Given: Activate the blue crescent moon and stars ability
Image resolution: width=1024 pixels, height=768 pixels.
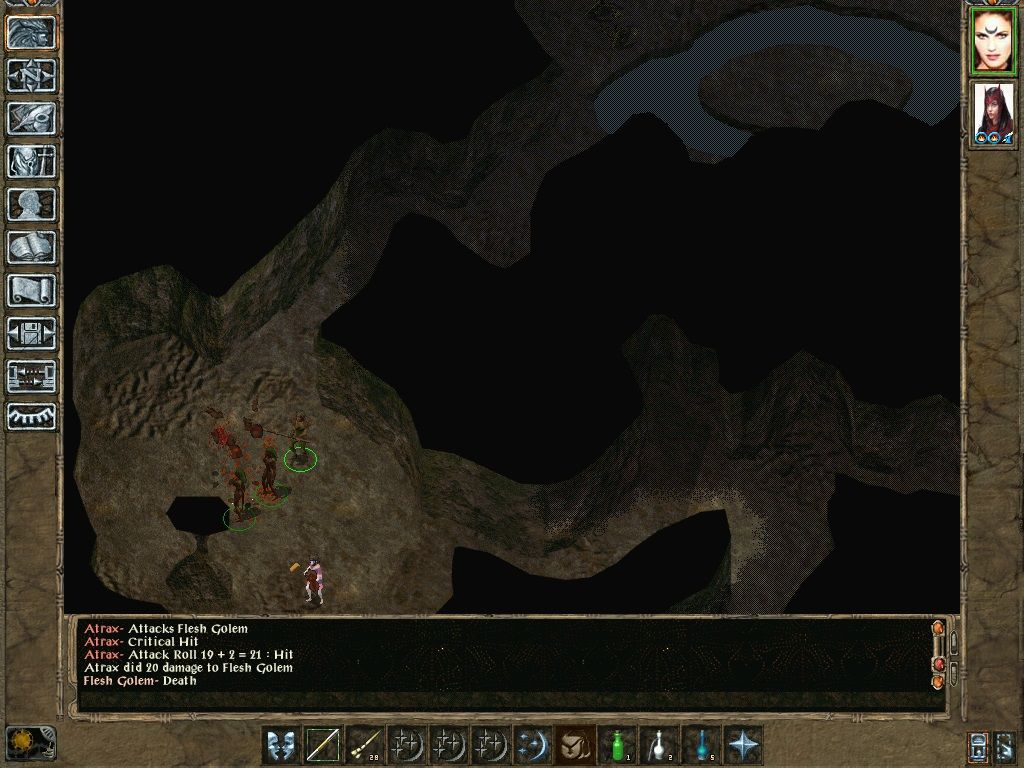Looking at the screenshot, I should [532, 745].
